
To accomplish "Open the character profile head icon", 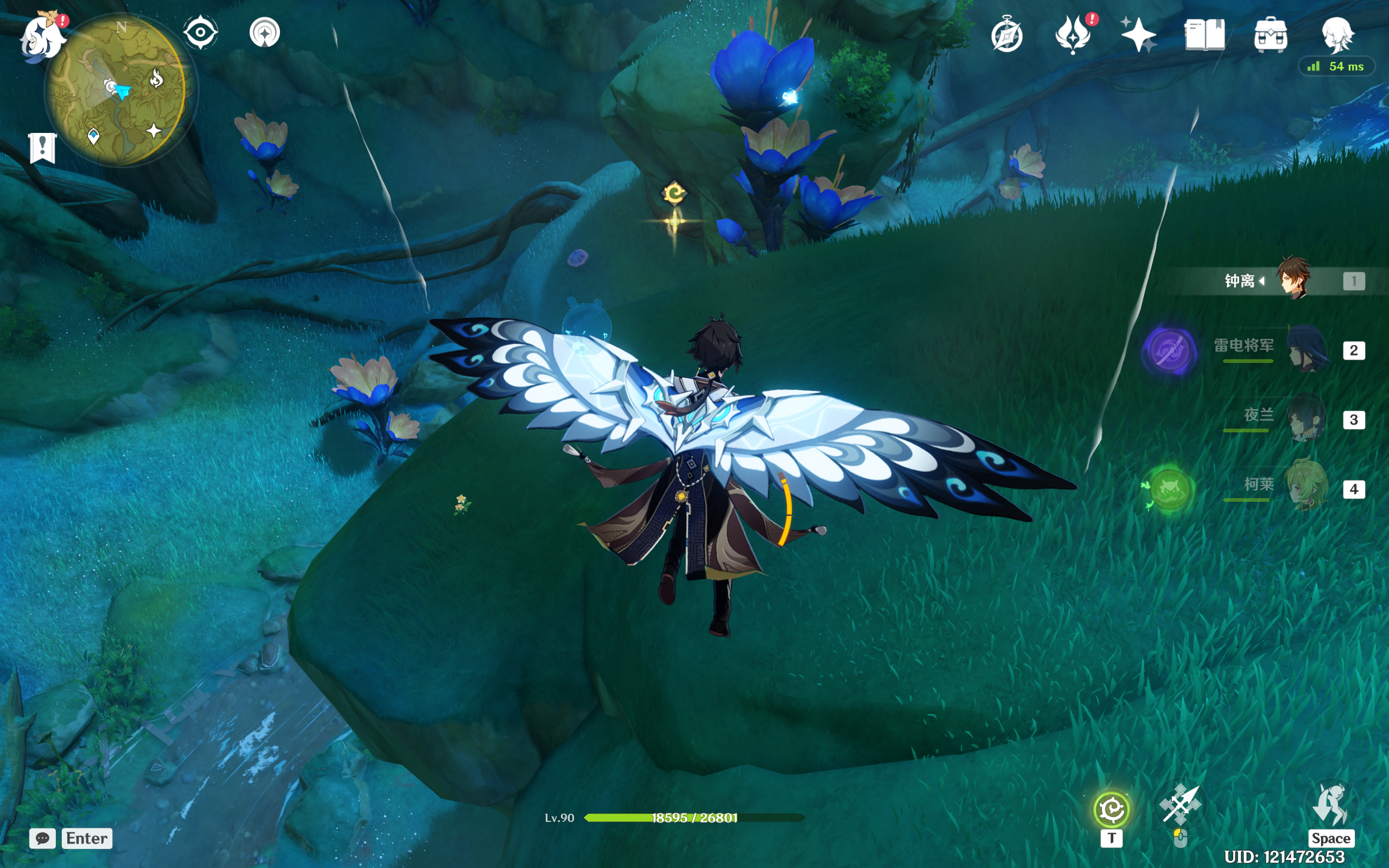I will click(1337, 34).
